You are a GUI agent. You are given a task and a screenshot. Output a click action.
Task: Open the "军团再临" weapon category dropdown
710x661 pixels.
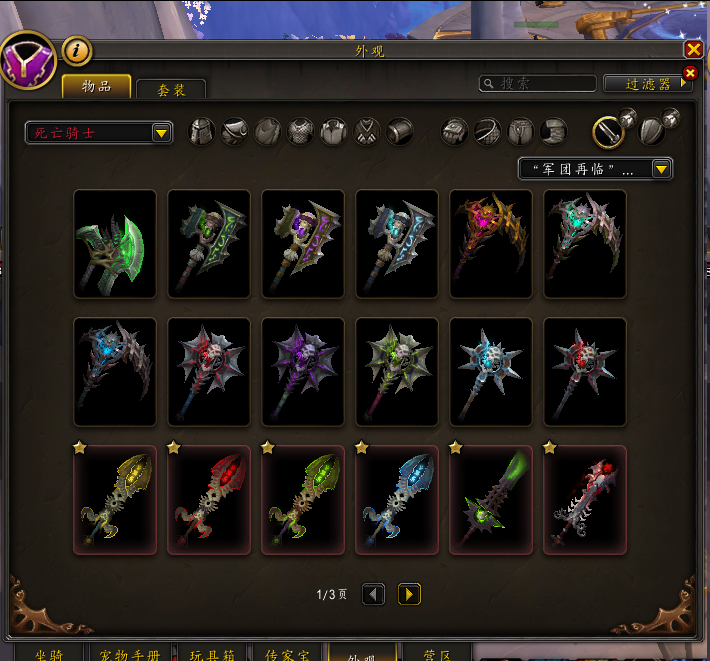coord(595,169)
